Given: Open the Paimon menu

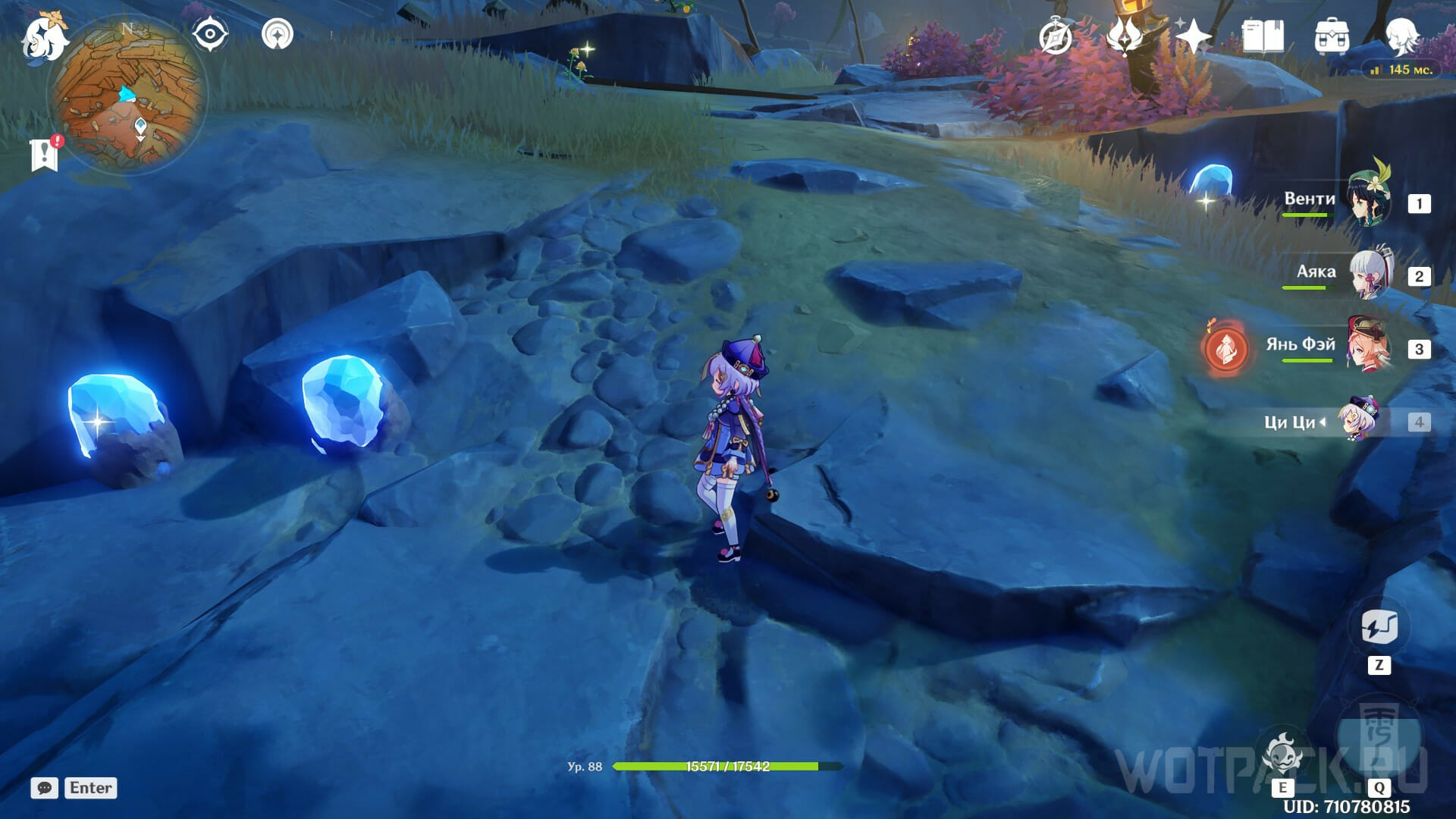Looking at the screenshot, I should (x=44, y=36).
